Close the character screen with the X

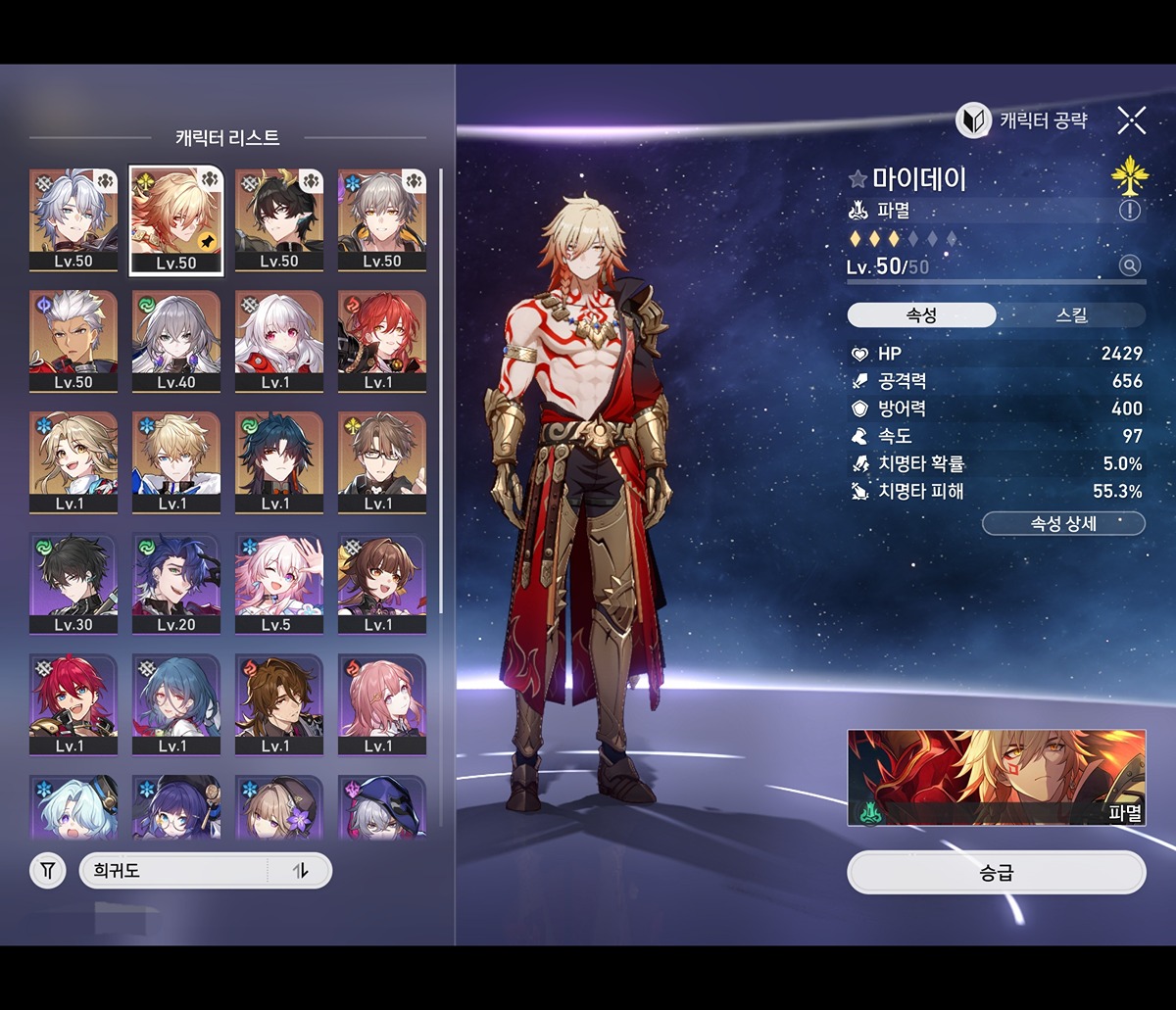[1131, 120]
